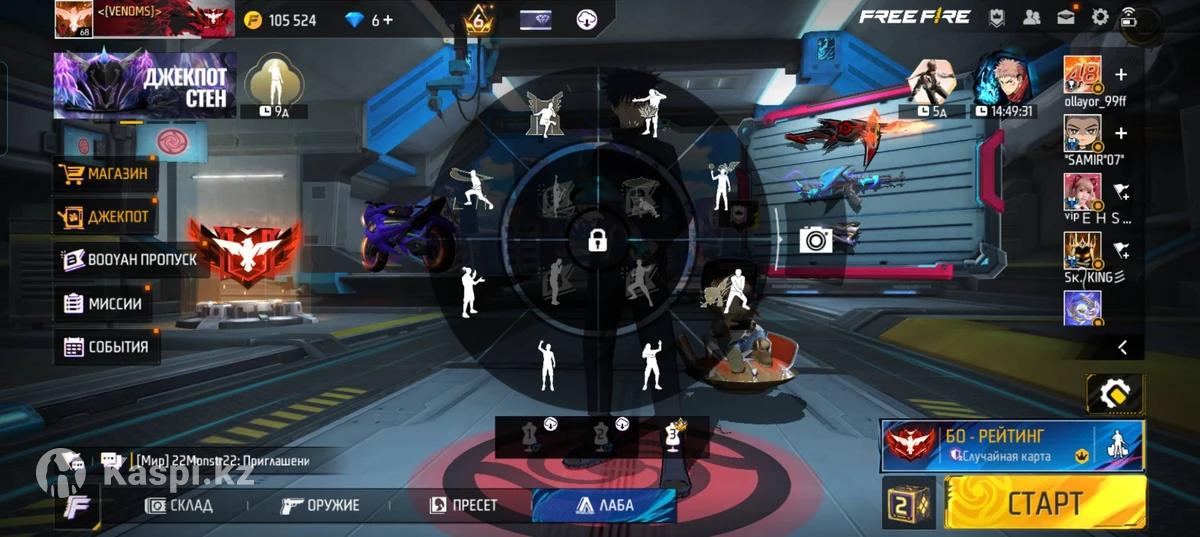This screenshot has height=537, width=1200.
Task: Start the match with the СТАРТ button
Action: (1045, 502)
